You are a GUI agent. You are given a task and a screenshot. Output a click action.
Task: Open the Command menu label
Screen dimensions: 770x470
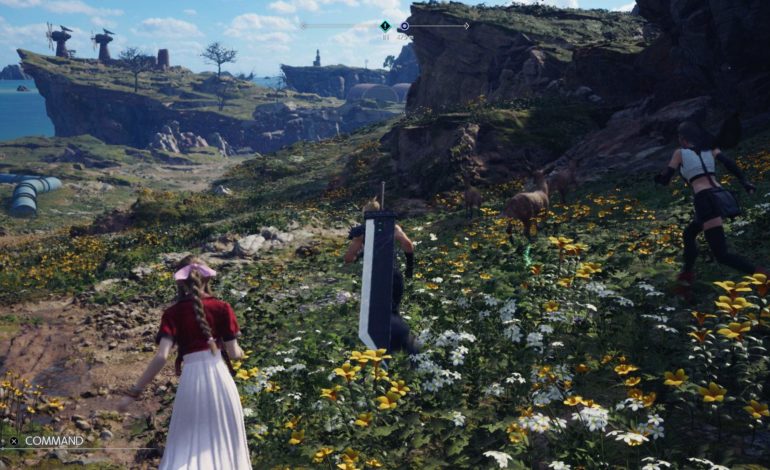(54, 440)
